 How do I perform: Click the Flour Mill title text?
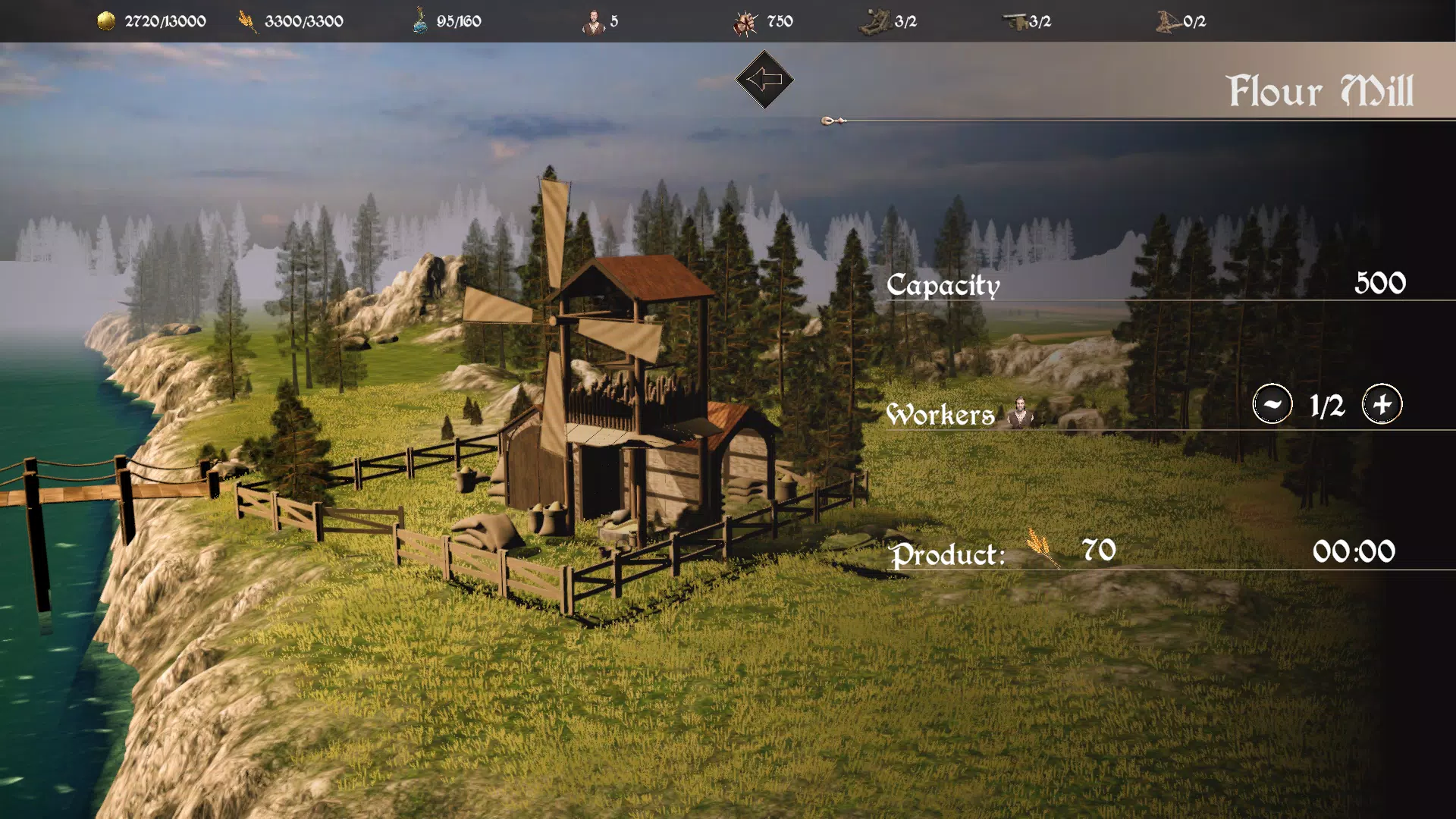coord(1321,89)
